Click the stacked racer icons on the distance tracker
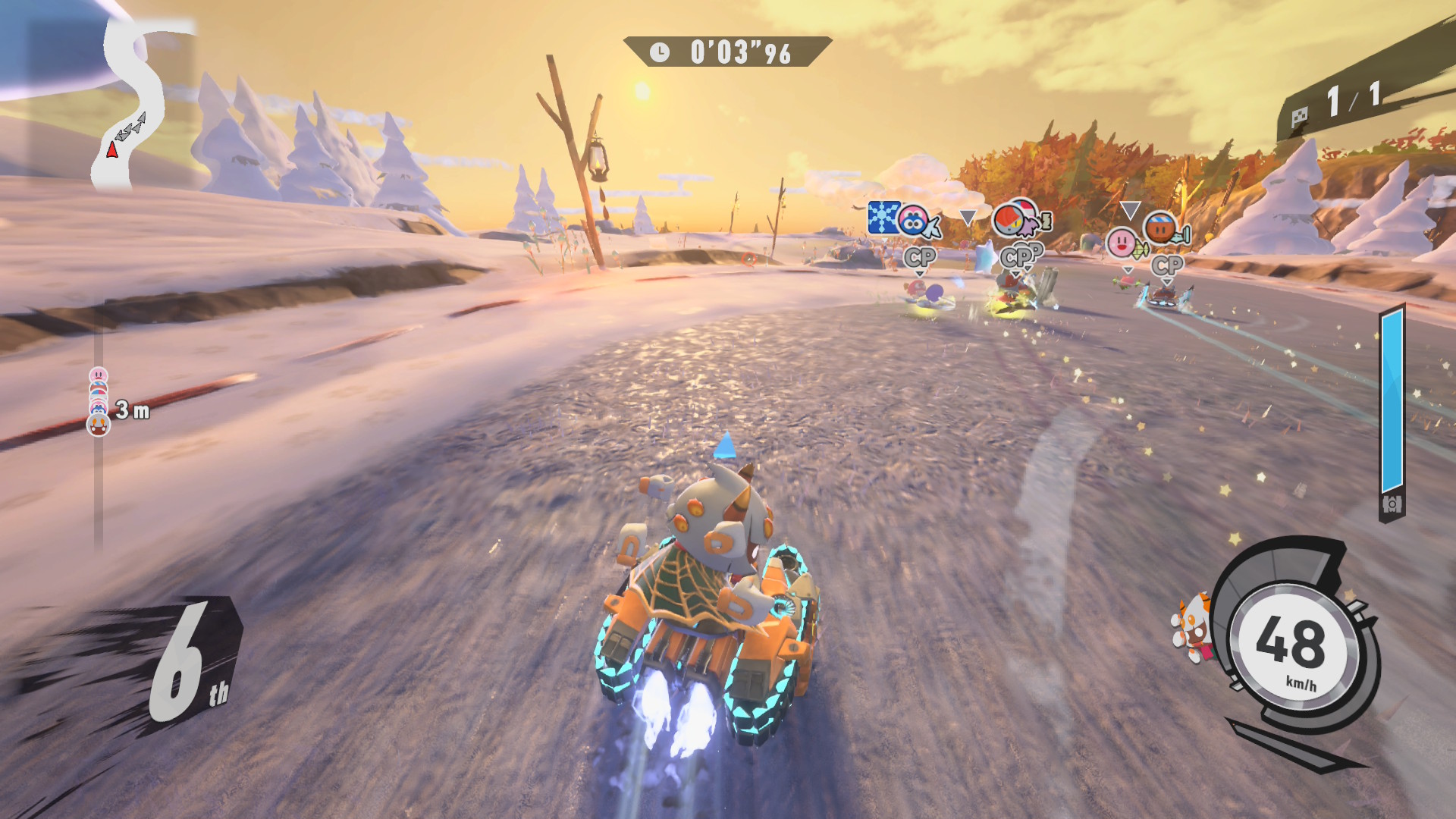Image resolution: width=1456 pixels, height=819 pixels. [99, 402]
